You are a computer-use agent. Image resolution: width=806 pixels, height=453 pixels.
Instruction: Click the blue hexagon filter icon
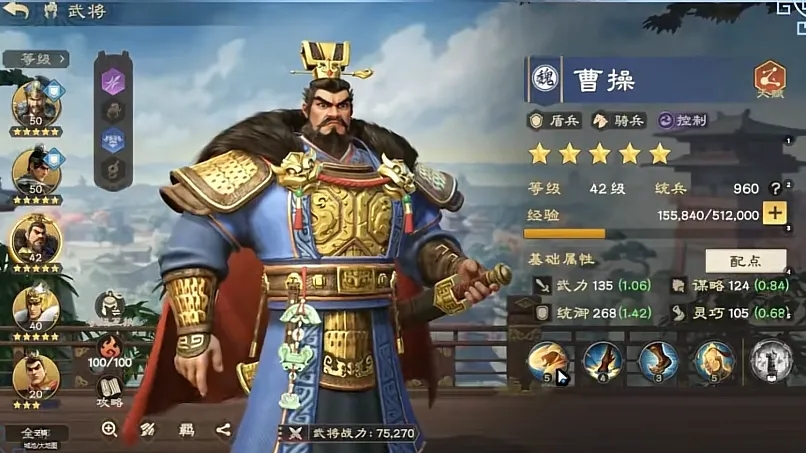[x=113, y=141]
